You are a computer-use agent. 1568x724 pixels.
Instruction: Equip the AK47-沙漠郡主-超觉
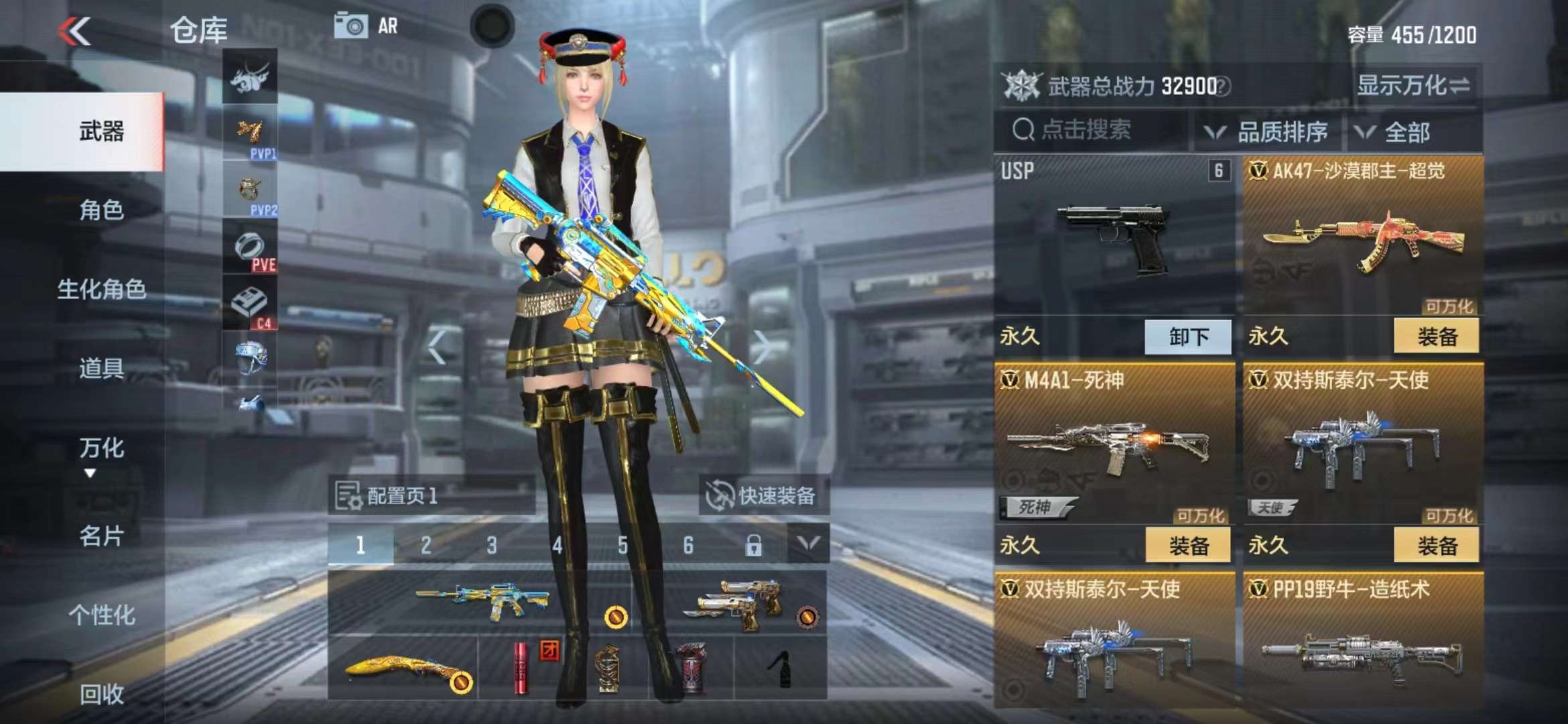click(1436, 337)
